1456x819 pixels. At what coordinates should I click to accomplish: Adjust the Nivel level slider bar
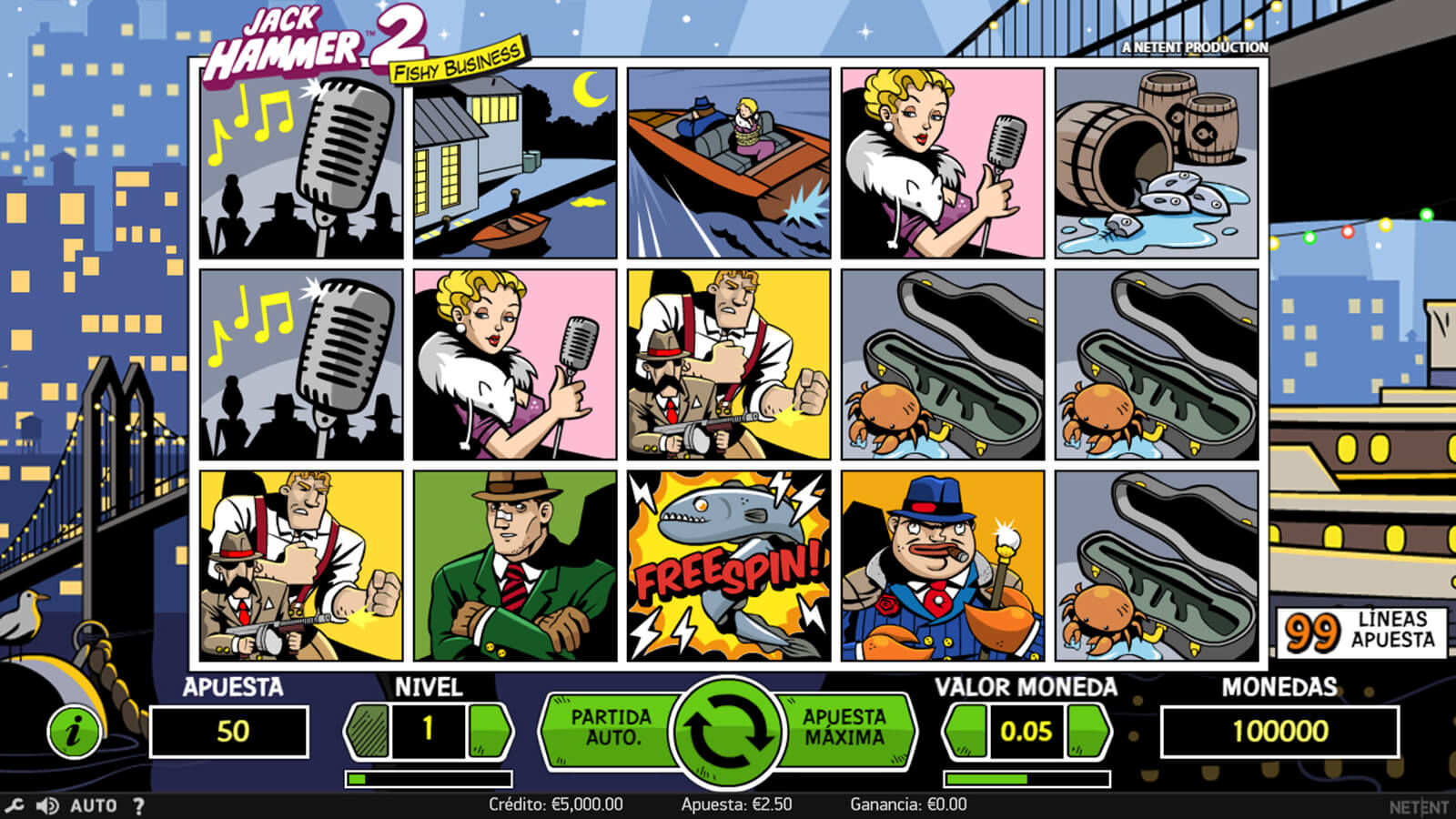[x=429, y=779]
